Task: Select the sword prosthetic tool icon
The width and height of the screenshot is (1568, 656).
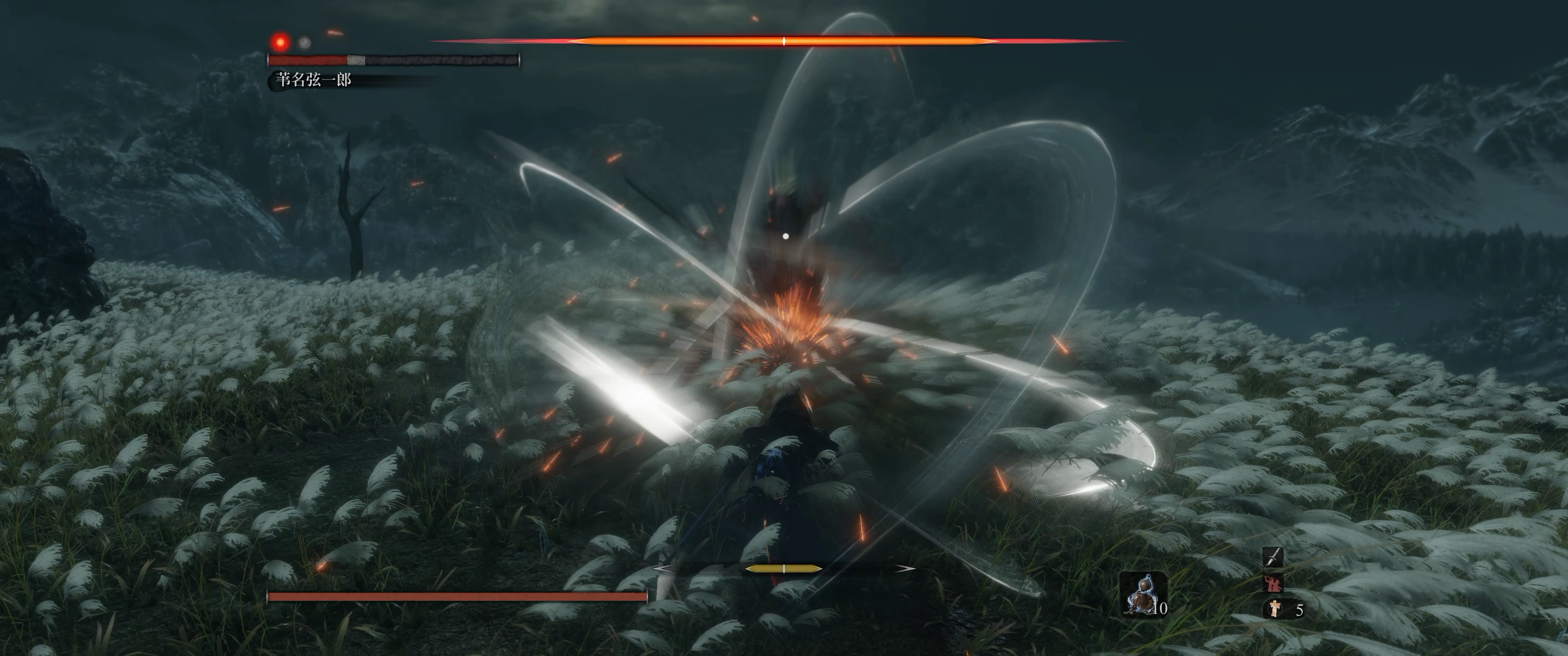Action: click(x=1273, y=556)
